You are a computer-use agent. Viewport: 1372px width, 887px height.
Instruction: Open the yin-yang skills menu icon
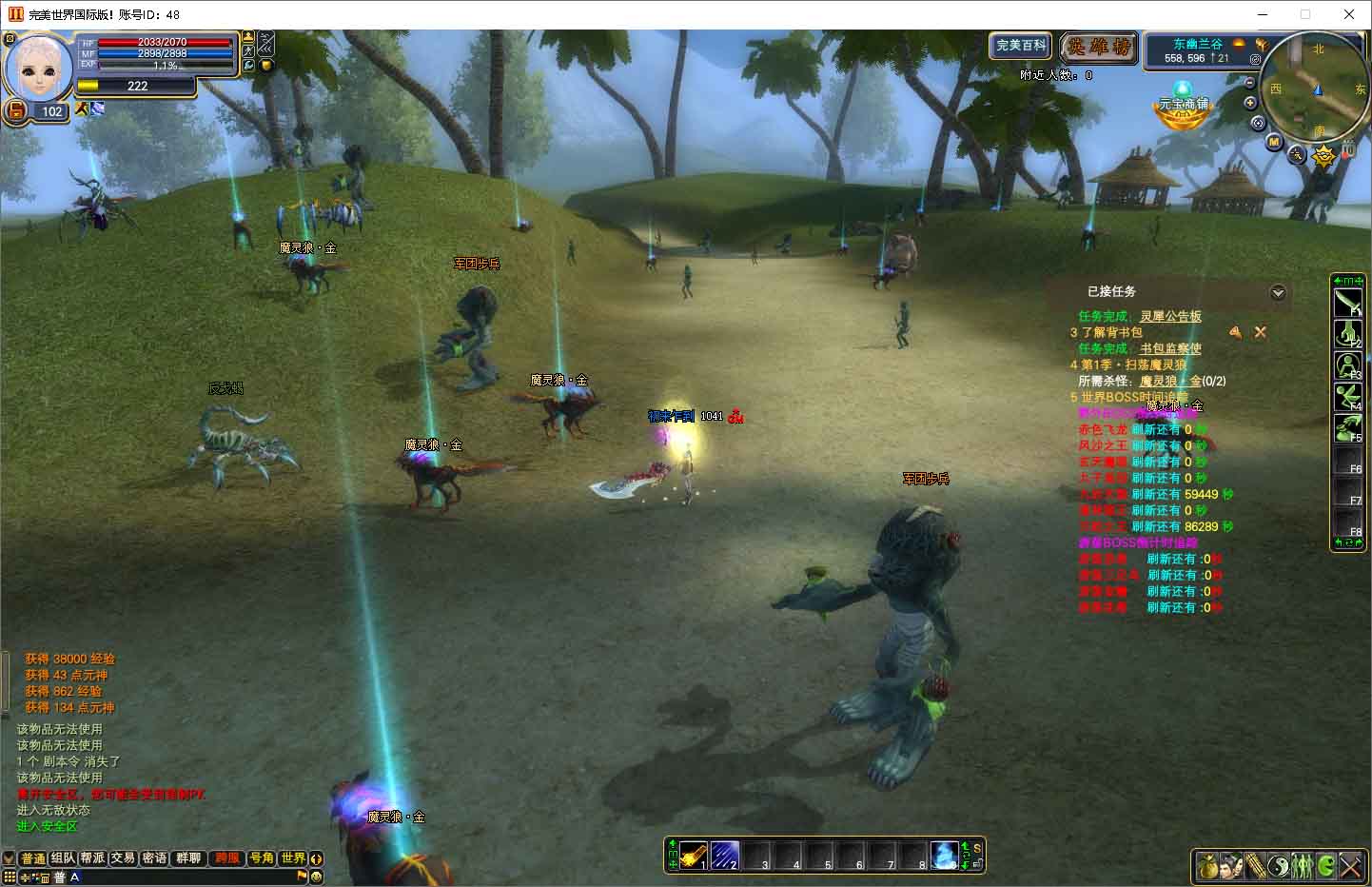[x=1278, y=866]
